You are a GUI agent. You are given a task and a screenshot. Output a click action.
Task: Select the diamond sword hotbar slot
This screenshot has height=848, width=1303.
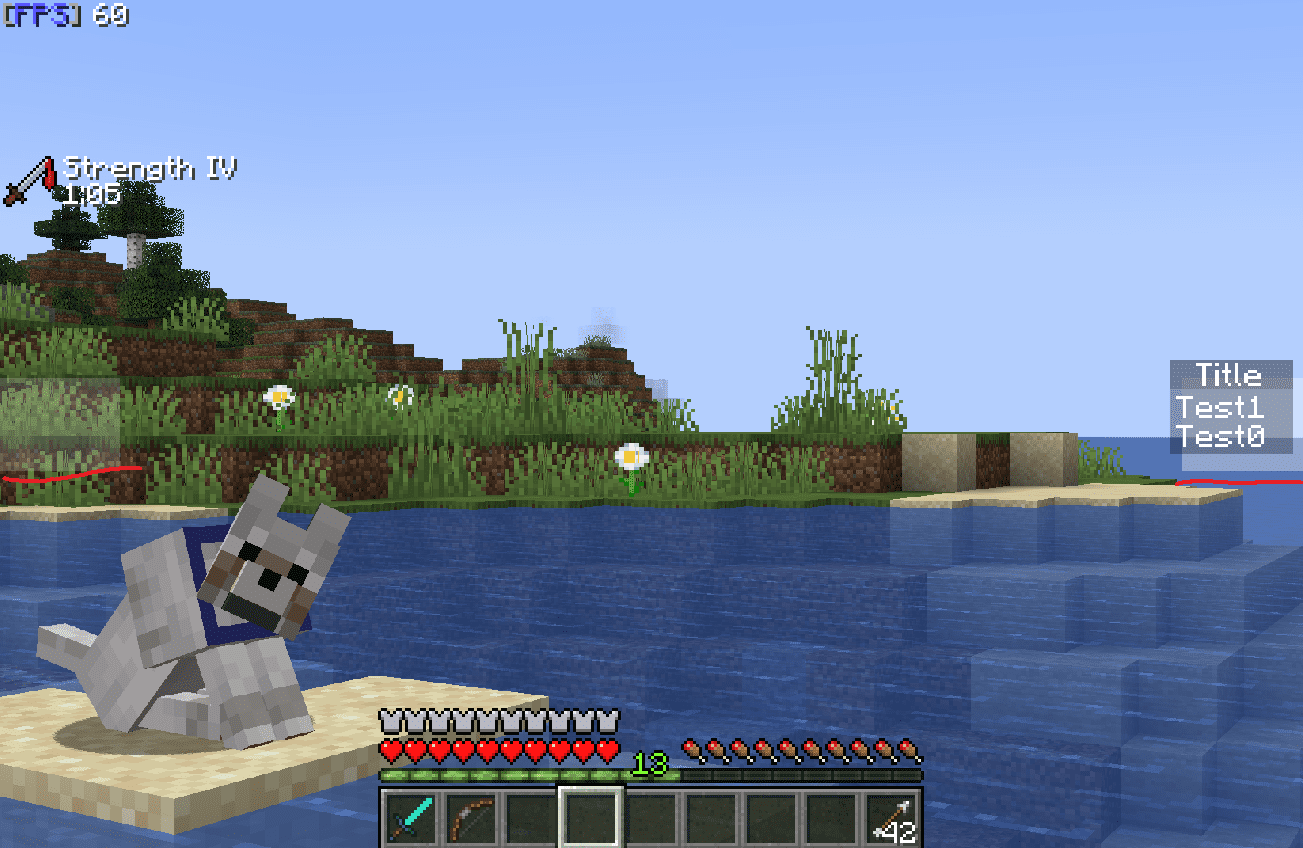pos(411,819)
